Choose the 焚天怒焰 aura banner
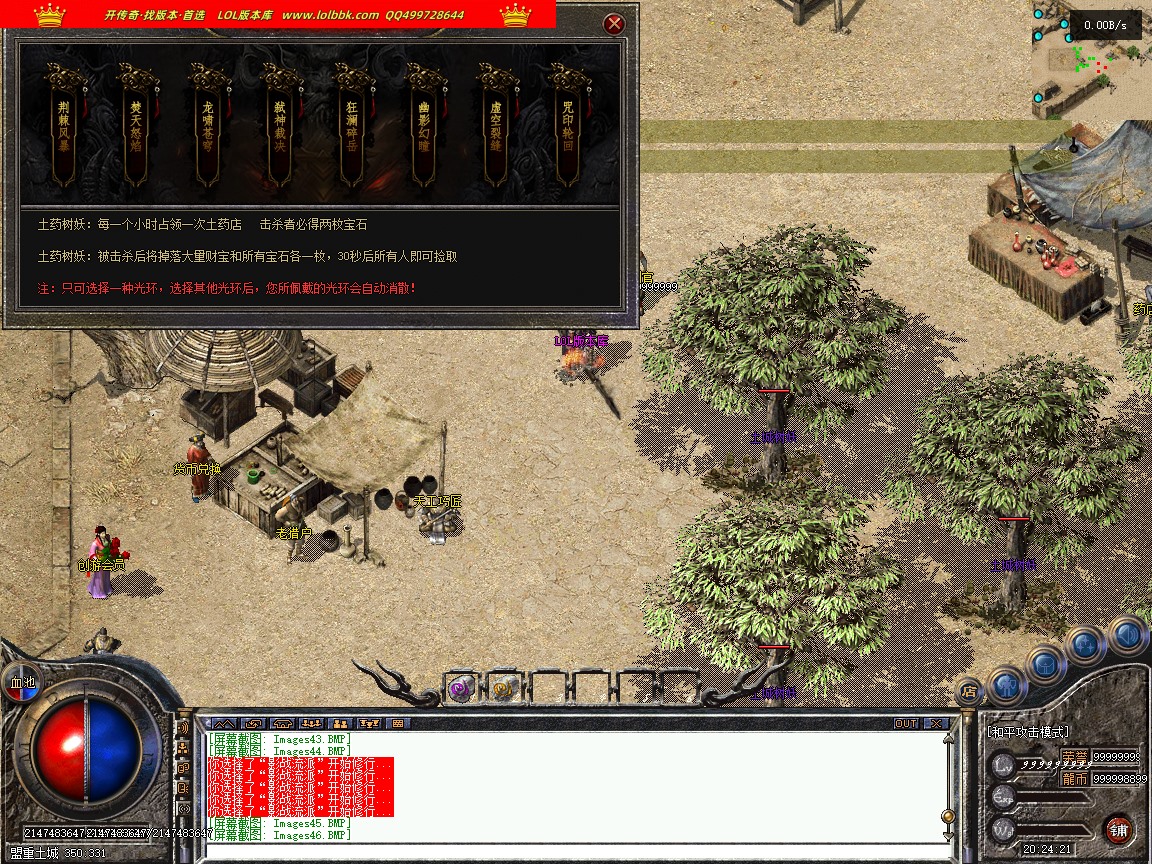The image size is (1152, 864). pyautogui.click(x=136, y=128)
